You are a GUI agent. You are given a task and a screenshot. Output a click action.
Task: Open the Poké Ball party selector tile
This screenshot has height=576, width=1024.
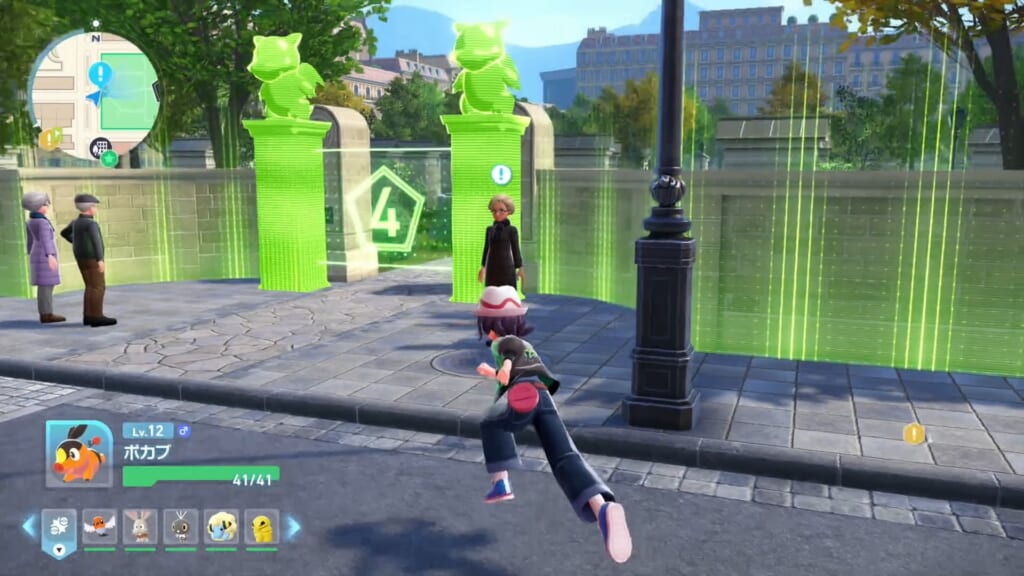(59, 529)
